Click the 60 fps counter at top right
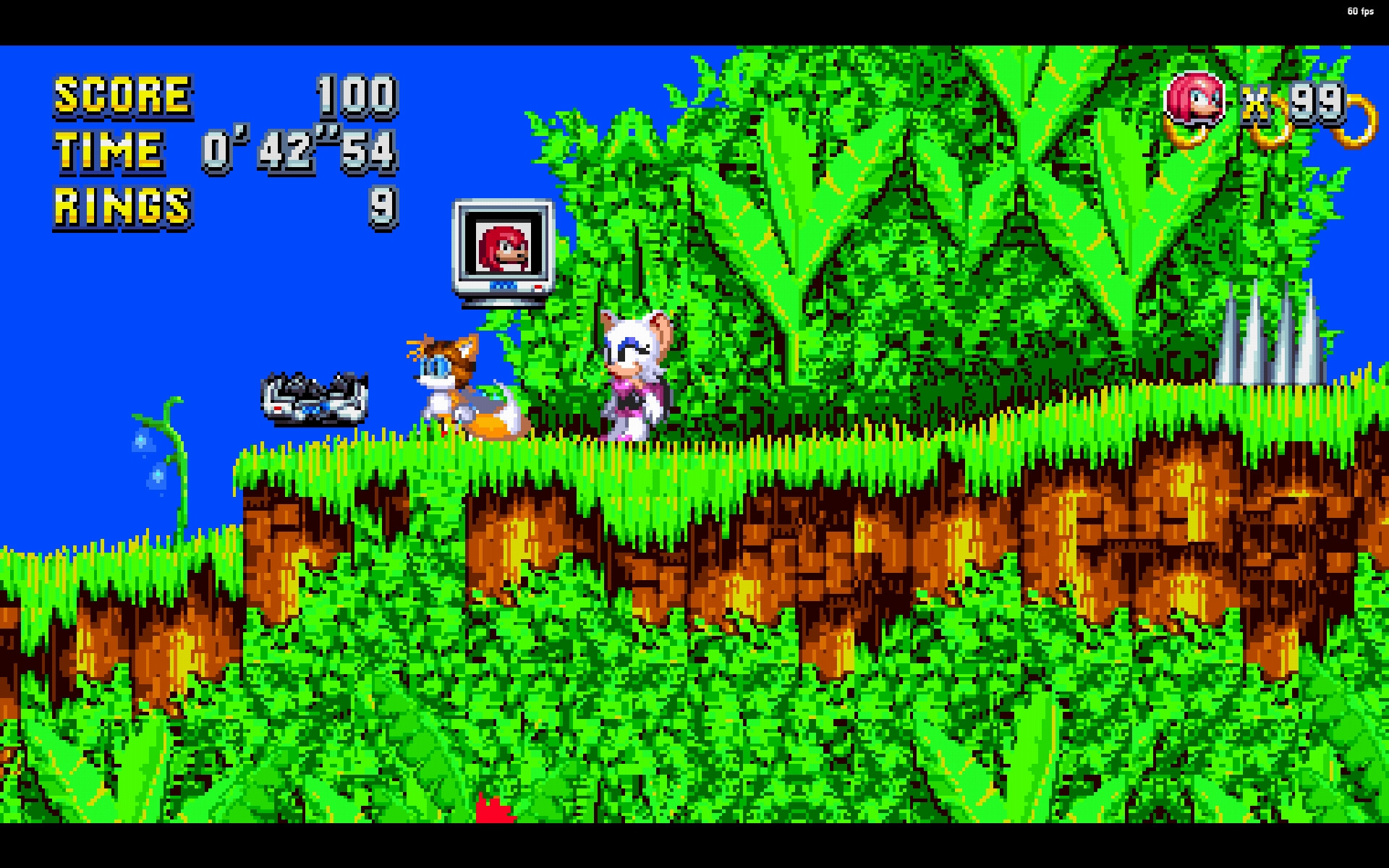Viewport: 1389px width, 868px height. coord(1359,11)
